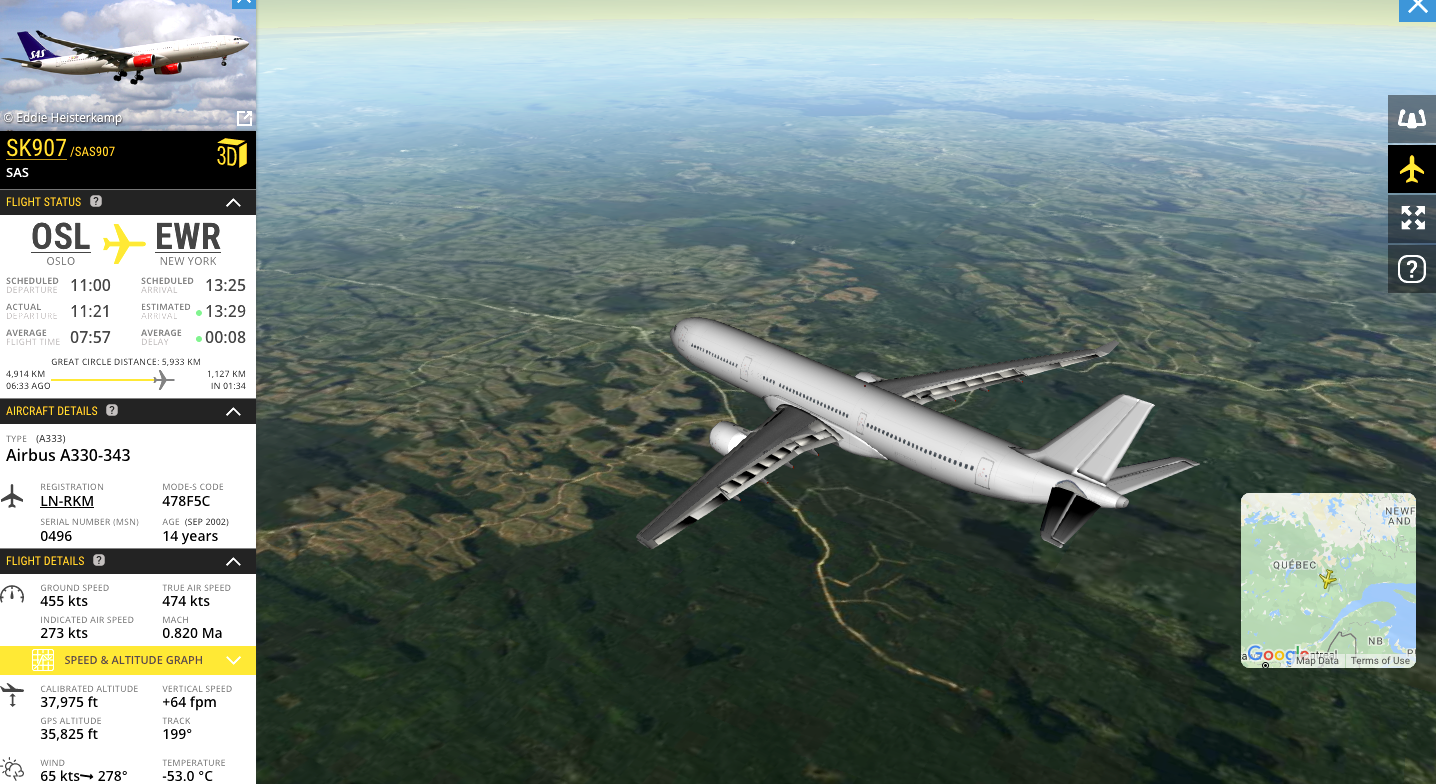Open the binoculars cockpit view button
This screenshot has height=784, width=1436.
point(1411,119)
